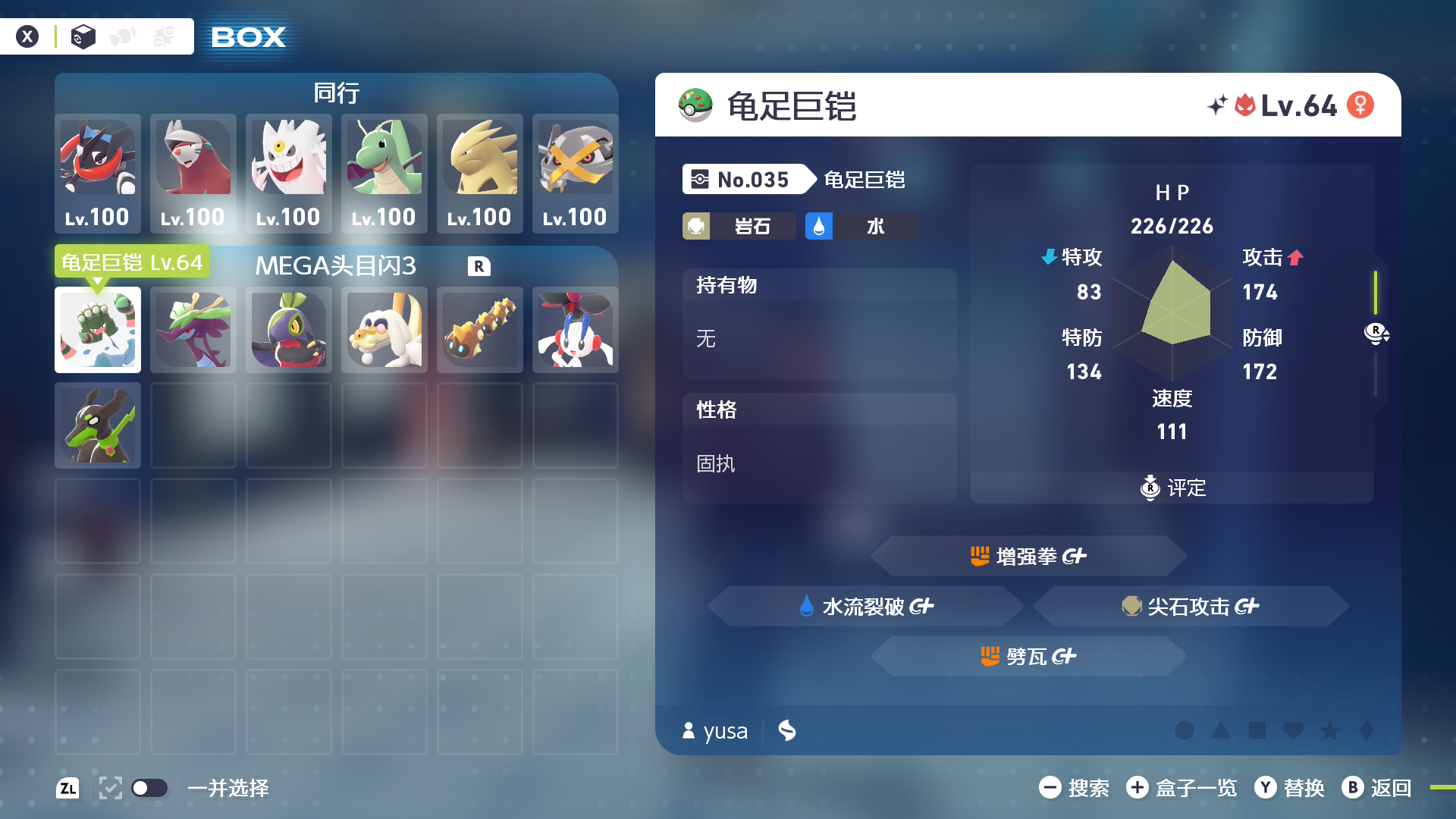
Task: Click the X button icon top-left
Action: coord(28,36)
